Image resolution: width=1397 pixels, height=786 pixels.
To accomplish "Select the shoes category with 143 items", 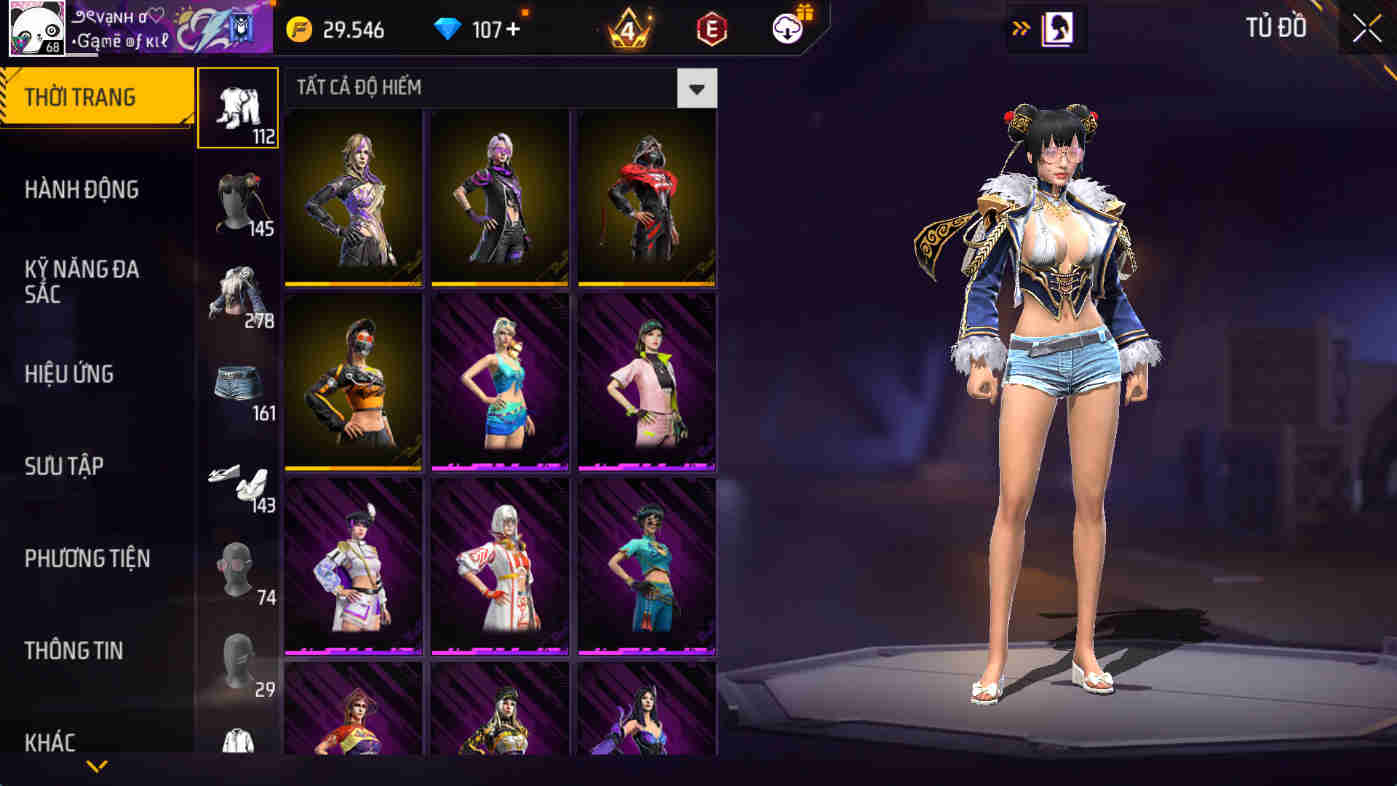I will [x=237, y=480].
